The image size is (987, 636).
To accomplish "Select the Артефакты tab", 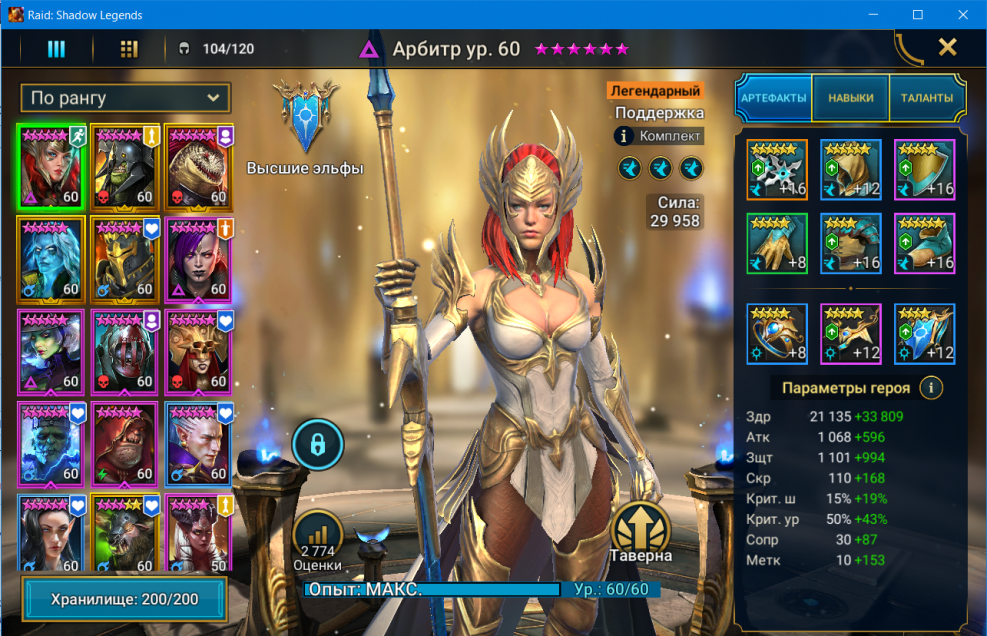I will 774,98.
